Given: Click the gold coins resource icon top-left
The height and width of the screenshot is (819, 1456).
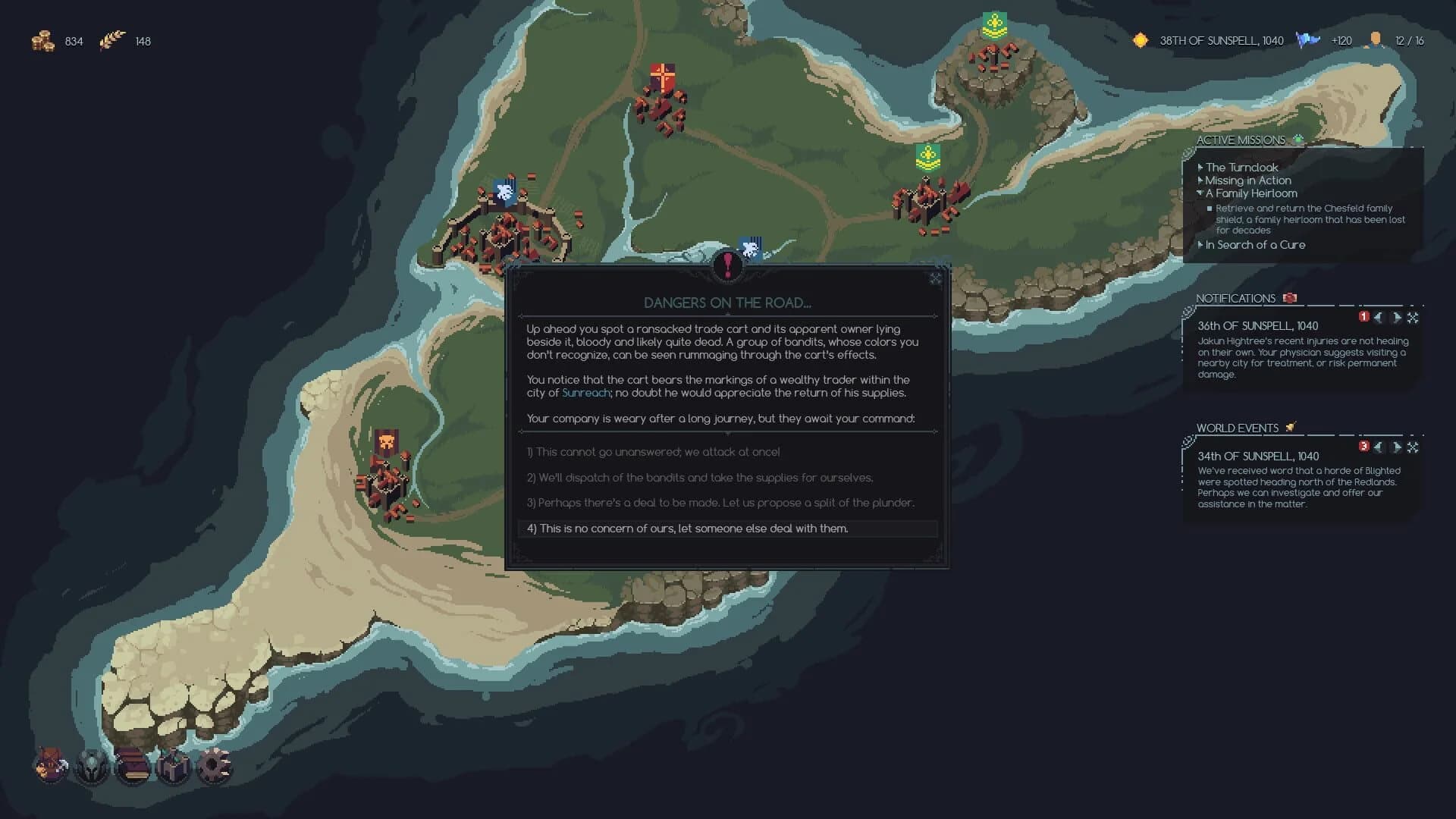Looking at the screenshot, I should [44, 42].
